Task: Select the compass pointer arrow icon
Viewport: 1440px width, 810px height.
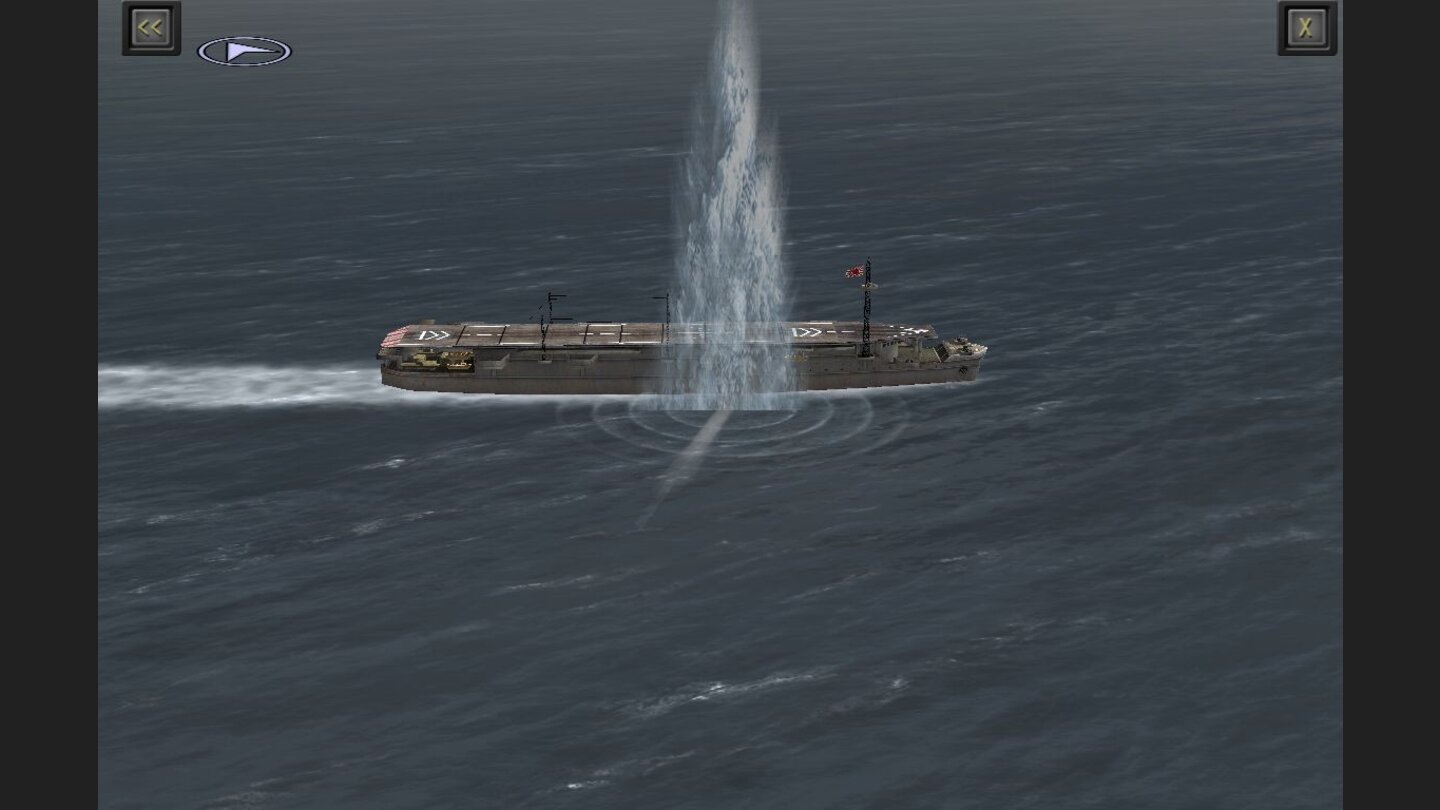Action: [243, 48]
